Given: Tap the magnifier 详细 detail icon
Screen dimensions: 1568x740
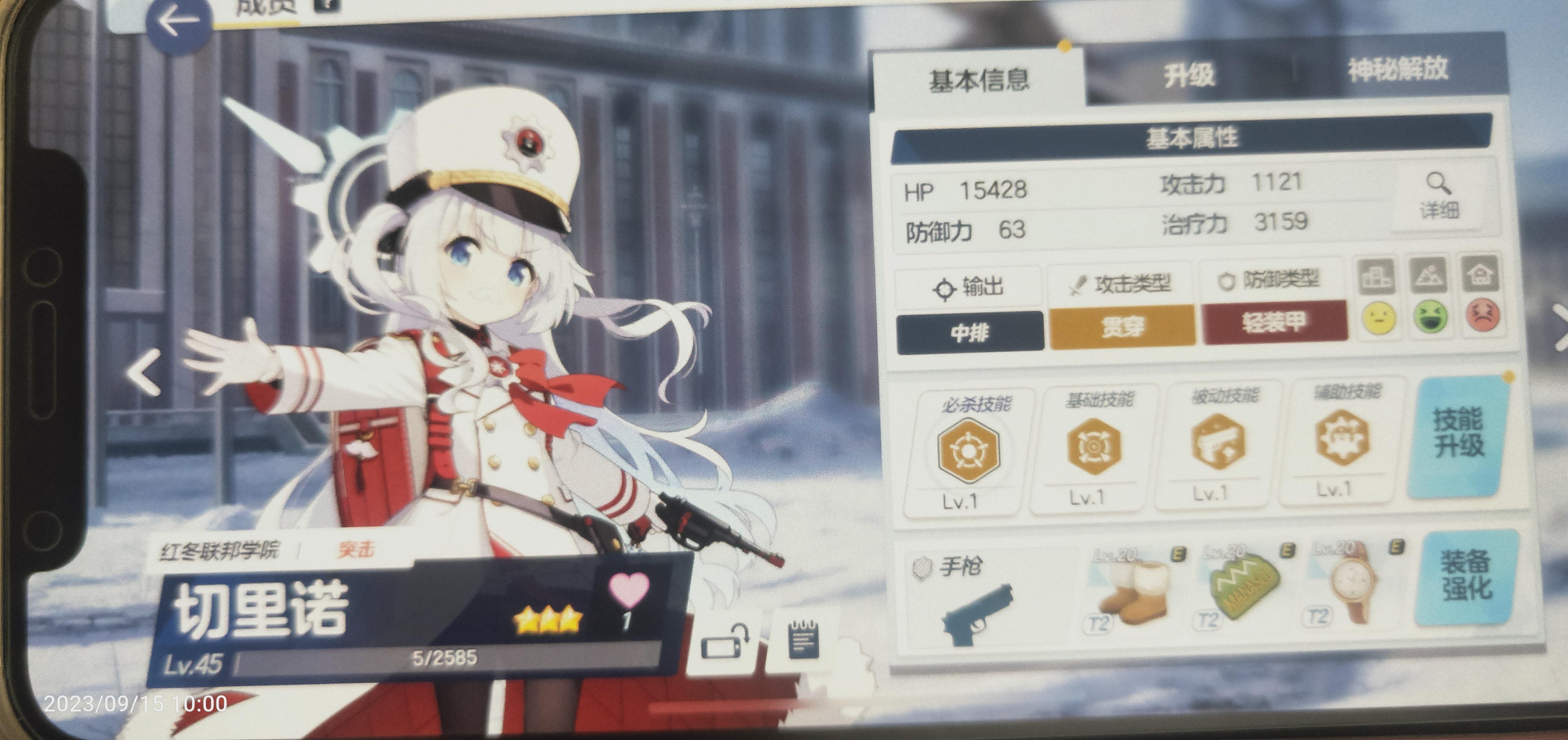Looking at the screenshot, I should click(x=1438, y=195).
